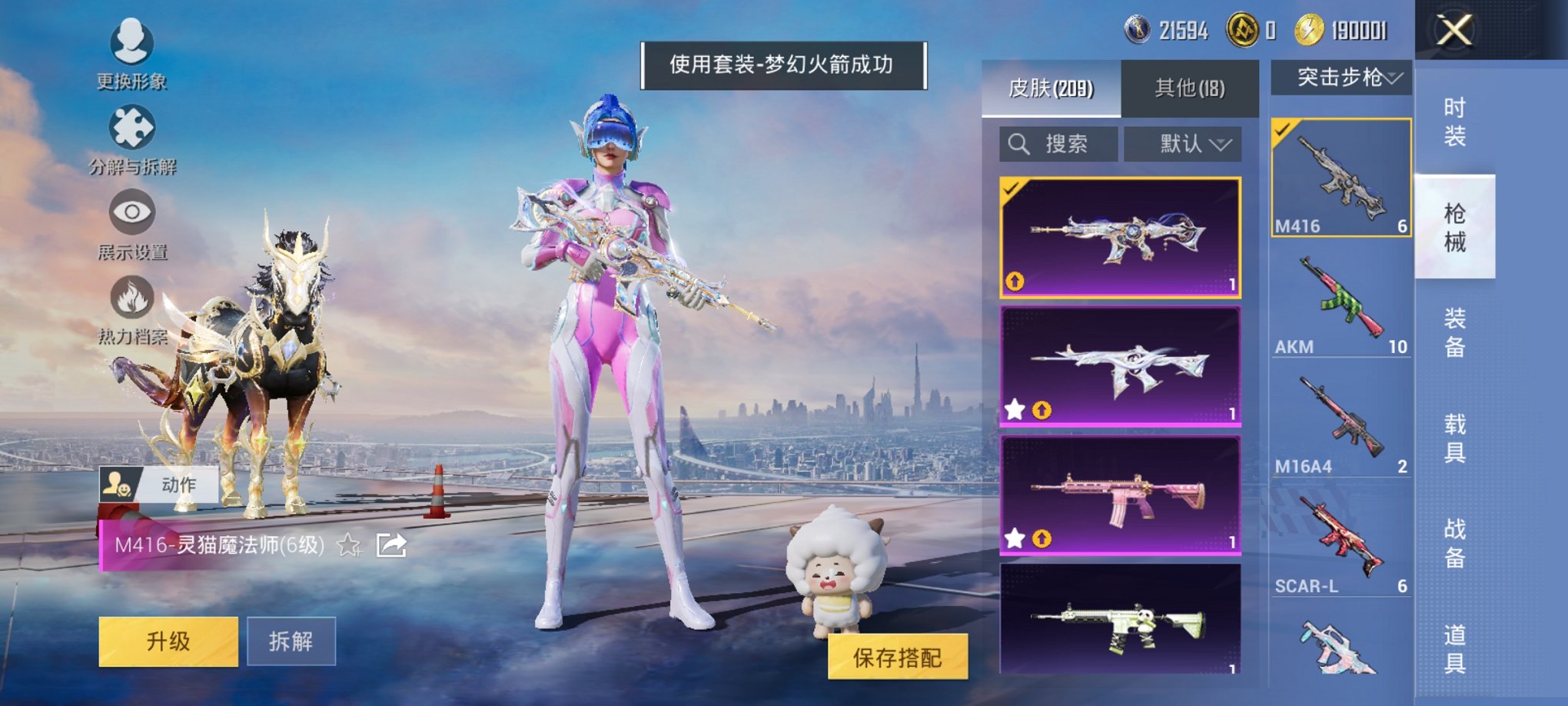Expand the 突击步枪 weapon category dropdown
The width and height of the screenshot is (1568, 706).
[x=1341, y=77]
